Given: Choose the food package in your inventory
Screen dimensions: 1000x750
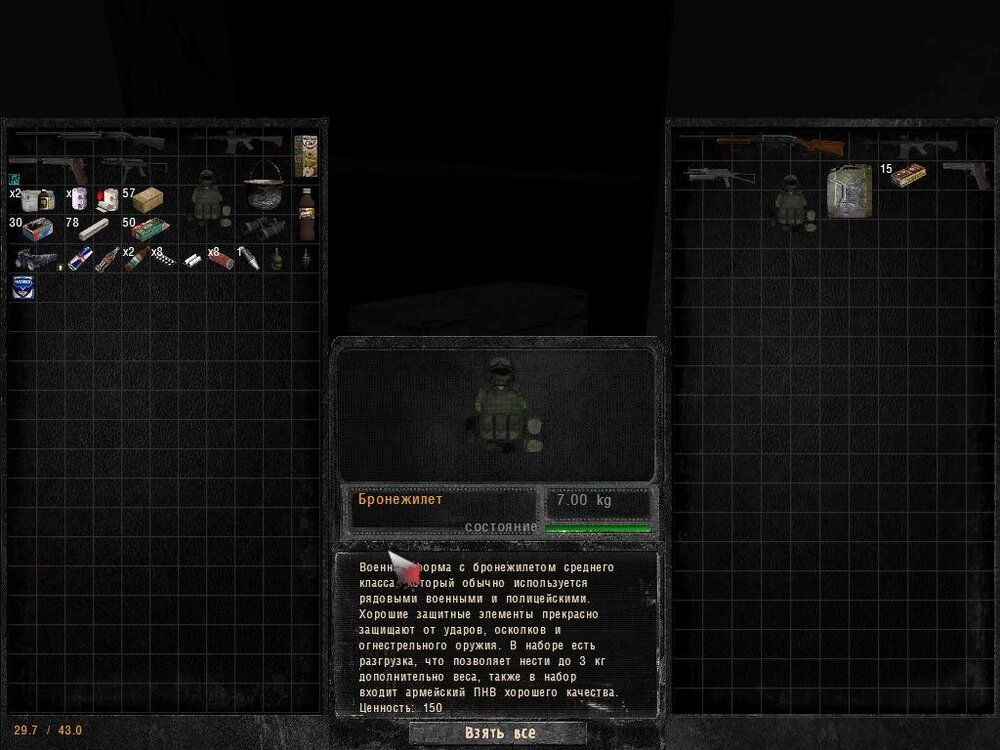Looking at the screenshot, I should tap(306, 156).
